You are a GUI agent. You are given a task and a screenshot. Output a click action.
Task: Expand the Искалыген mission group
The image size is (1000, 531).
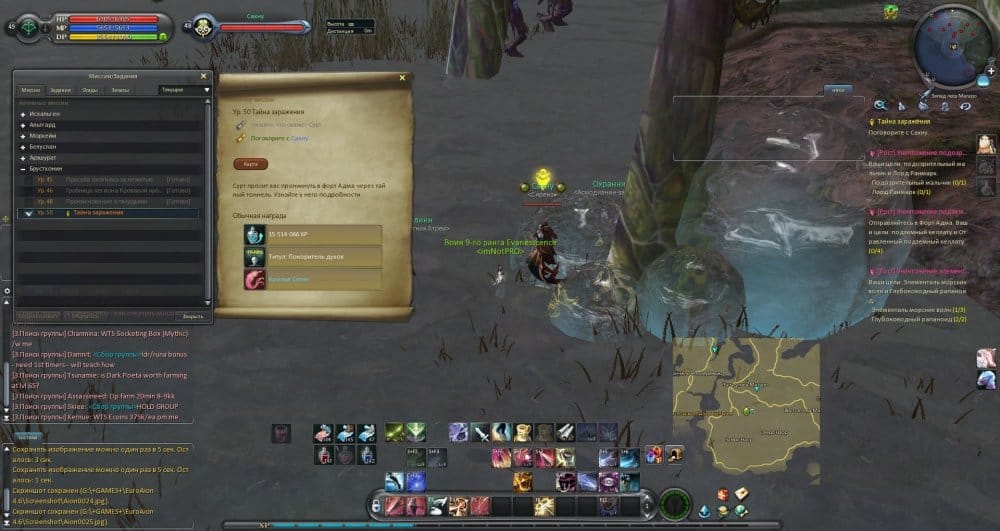pos(22,114)
